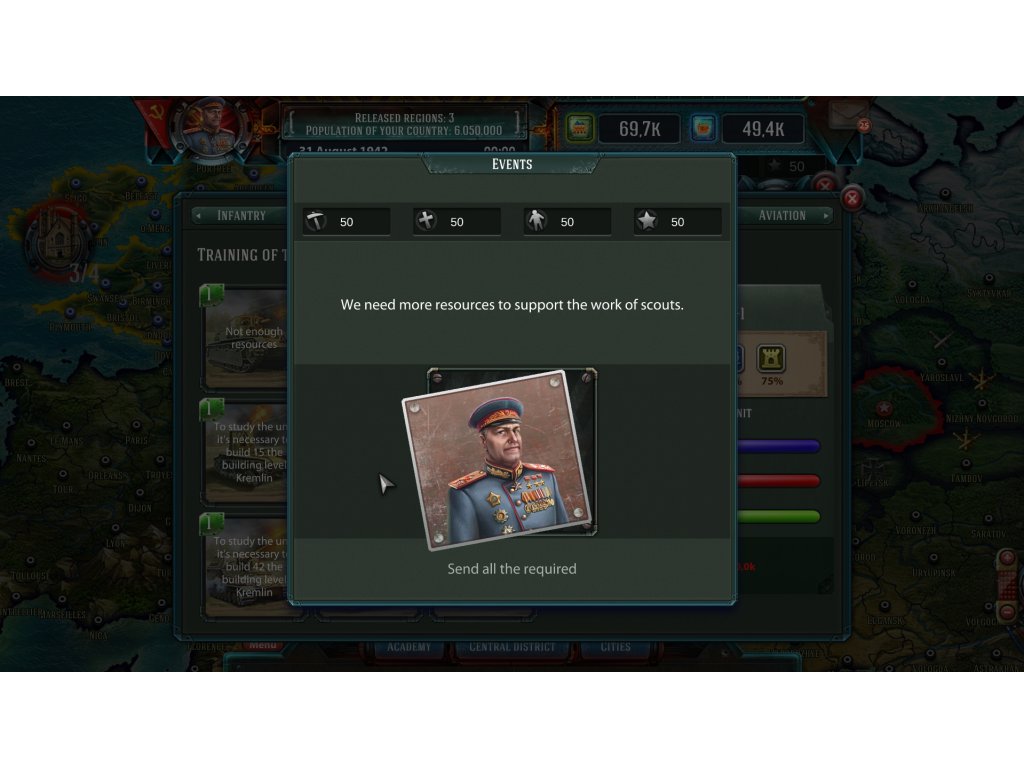Open the Central District menu
This screenshot has width=1024, height=768.
(511, 647)
